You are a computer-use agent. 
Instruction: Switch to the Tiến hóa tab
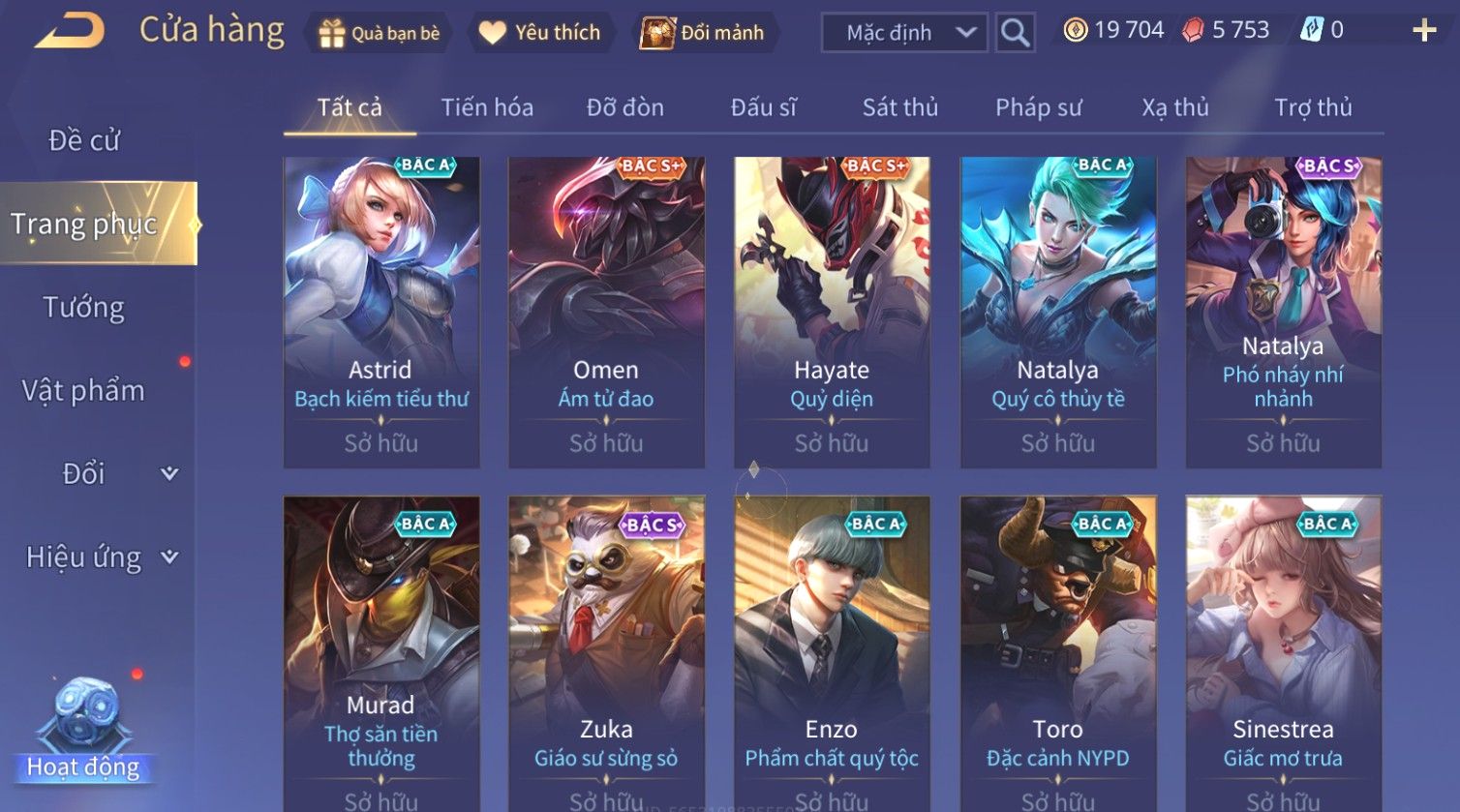(487, 107)
